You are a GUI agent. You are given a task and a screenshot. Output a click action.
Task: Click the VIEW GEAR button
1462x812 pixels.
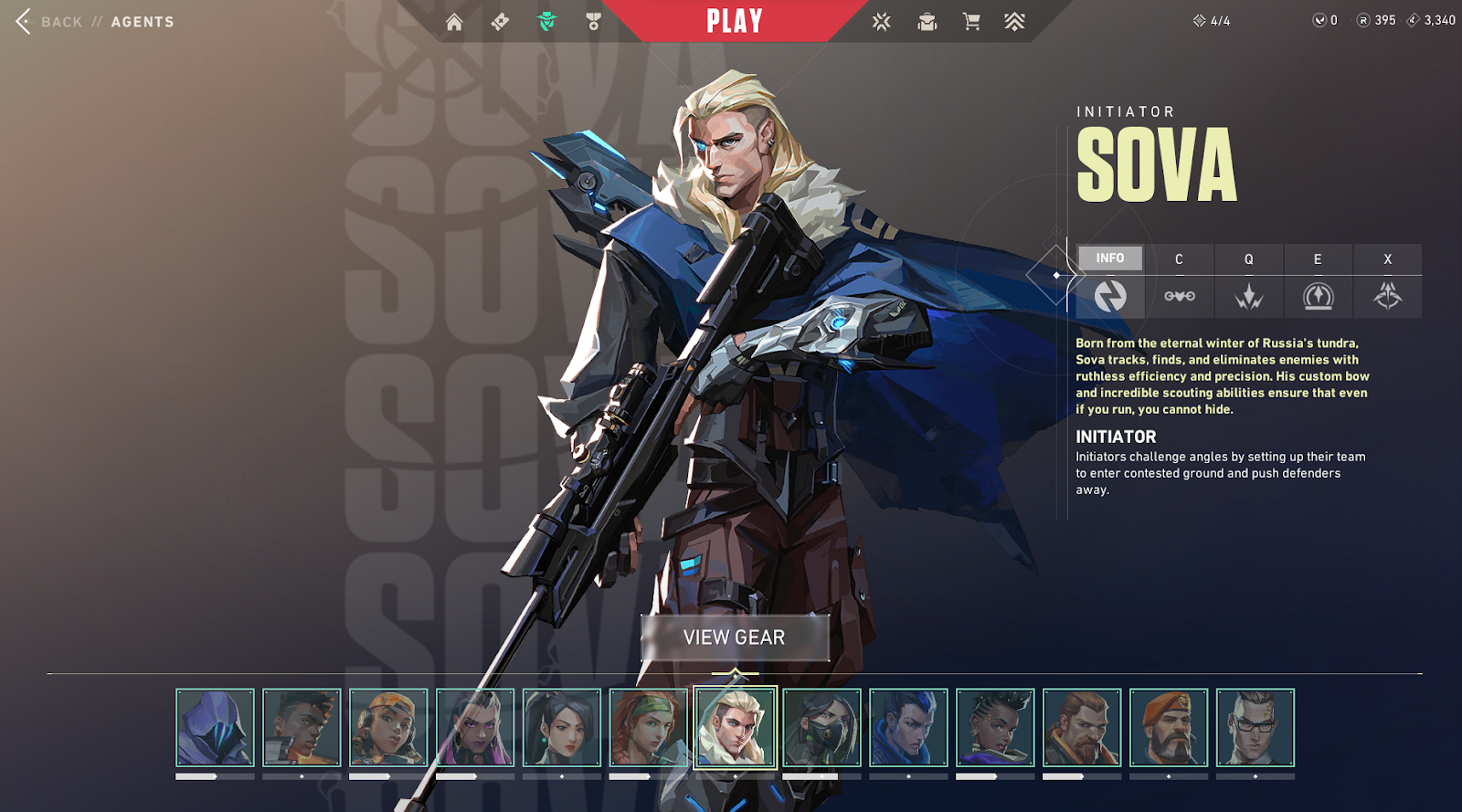point(735,638)
